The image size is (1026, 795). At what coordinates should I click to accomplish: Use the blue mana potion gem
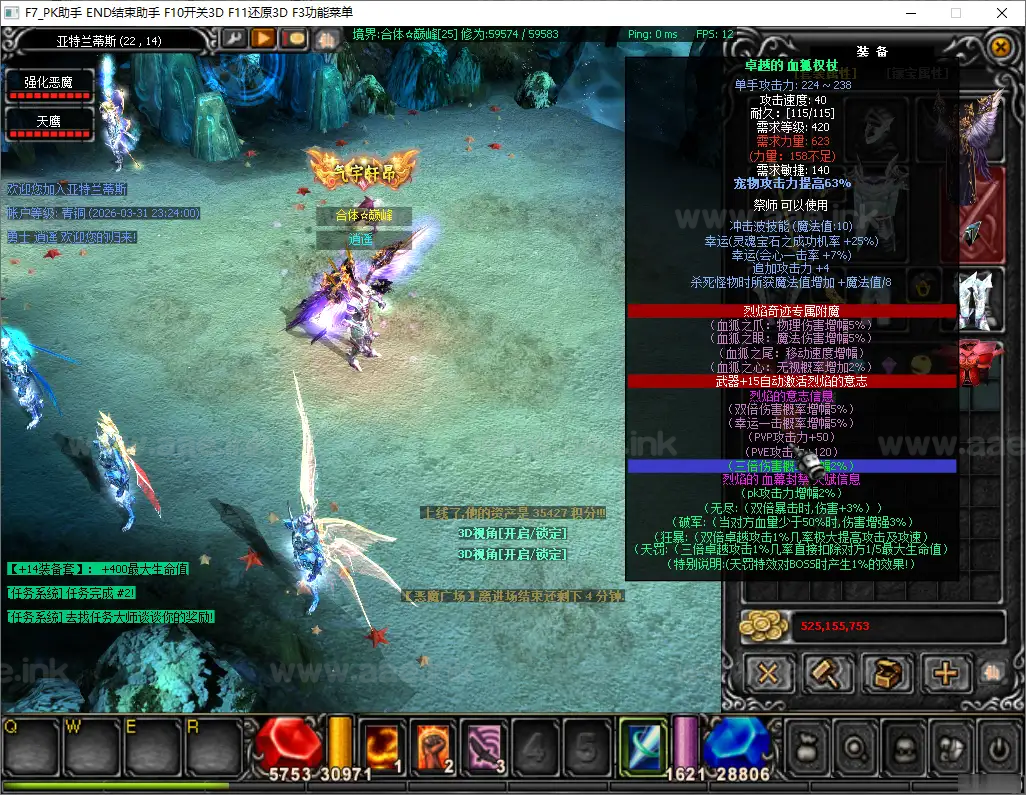coord(736,745)
